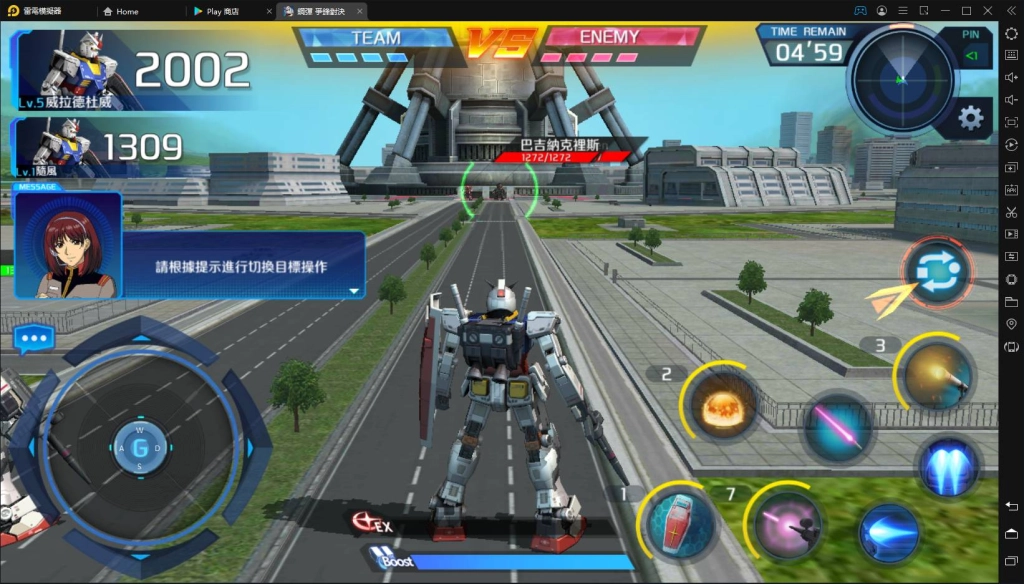Viewport: 1024px width, 584px height.
Task: Shoot the beam rifle skill
Action: pos(788,523)
